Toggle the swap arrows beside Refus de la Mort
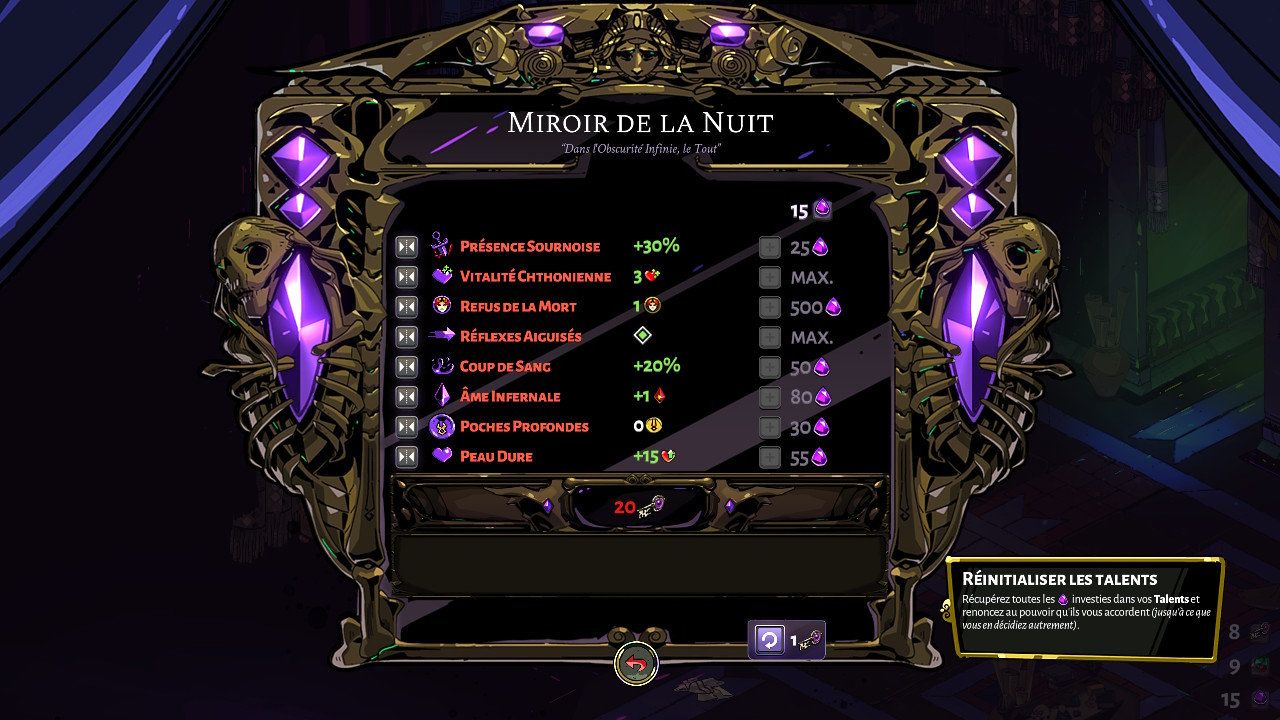 (406, 307)
